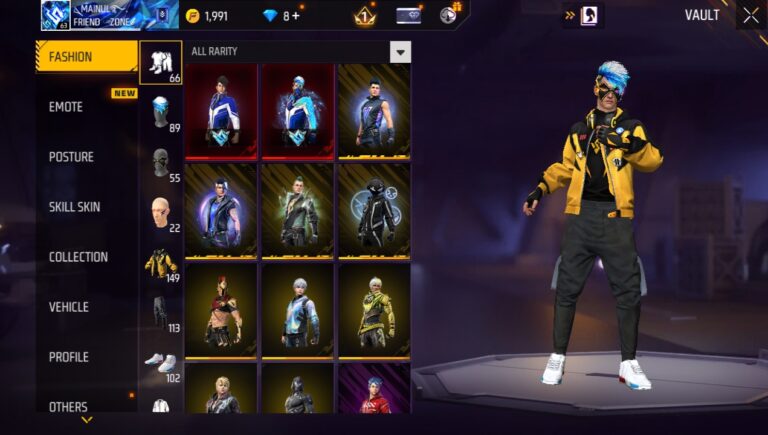Select the Others tab
The height and width of the screenshot is (435, 768).
click(x=68, y=407)
